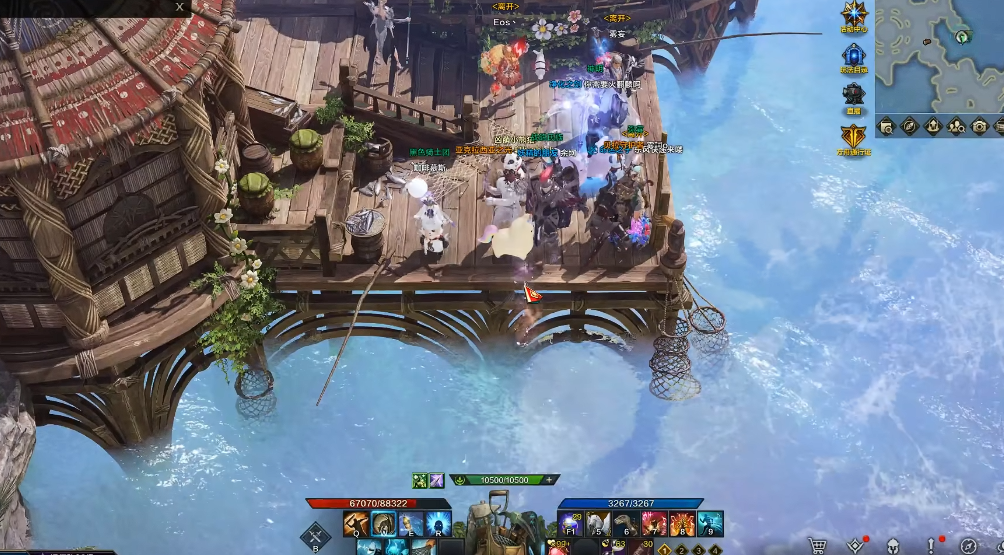Summon the white horse mount in slot 5
The image size is (1004, 555).
pos(599,524)
